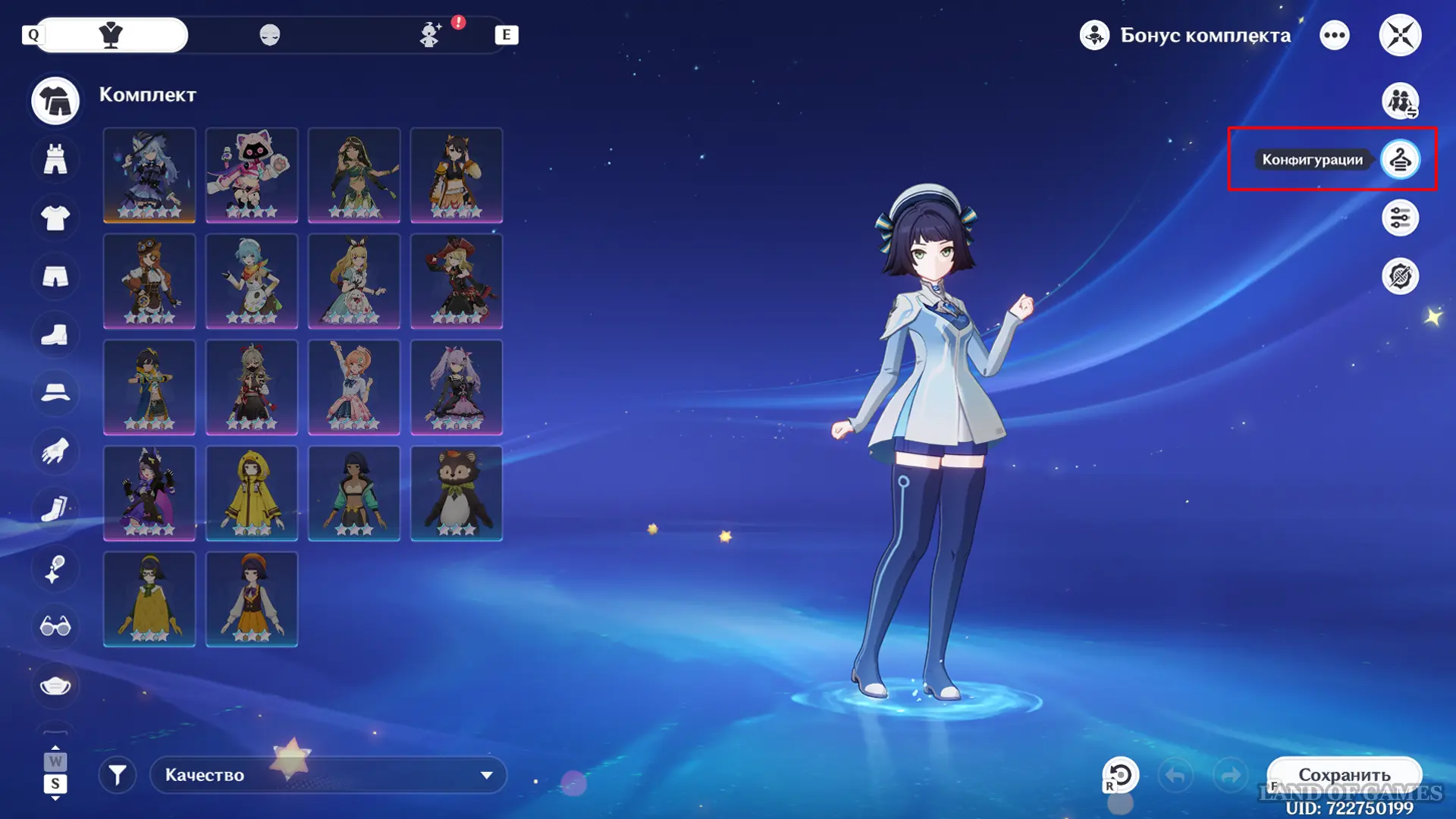This screenshot has height=819, width=1456.
Task: Pick the pink cat hoodie outfit
Action: click(252, 175)
